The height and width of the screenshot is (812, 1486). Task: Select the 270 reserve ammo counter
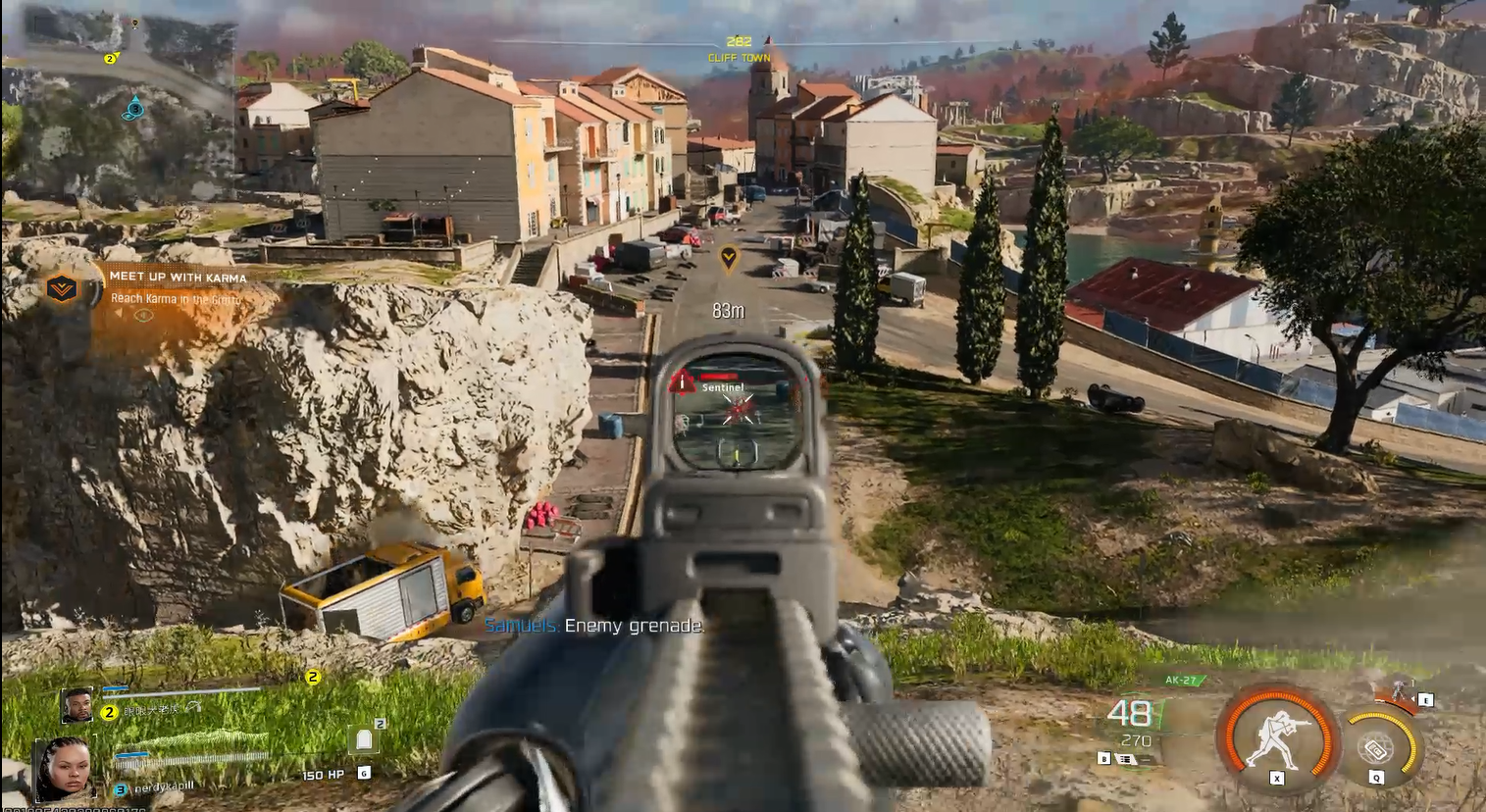(1136, 740)
